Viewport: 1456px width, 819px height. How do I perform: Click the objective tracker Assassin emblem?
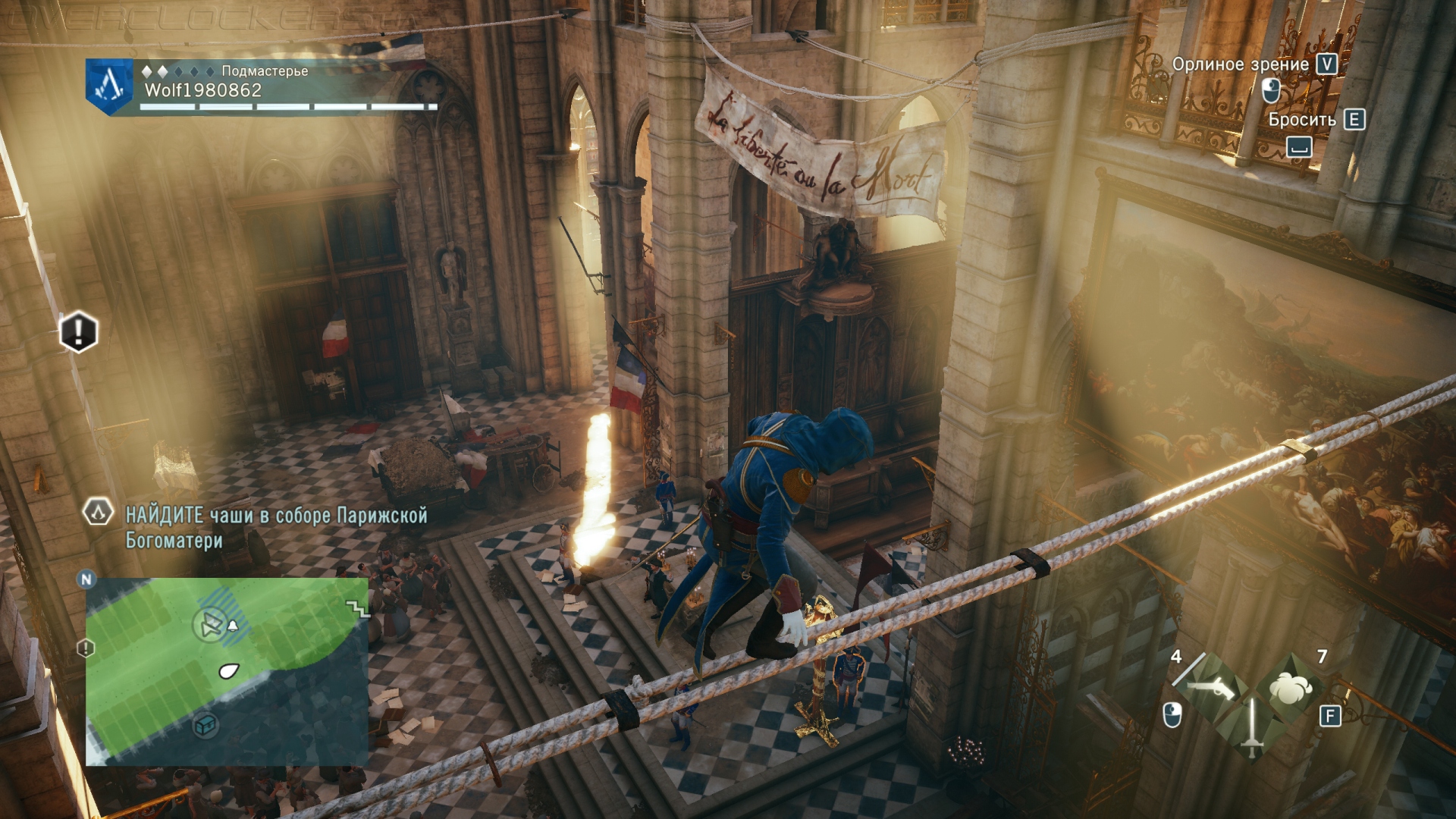pyautogui.click(x=98, y=513)
